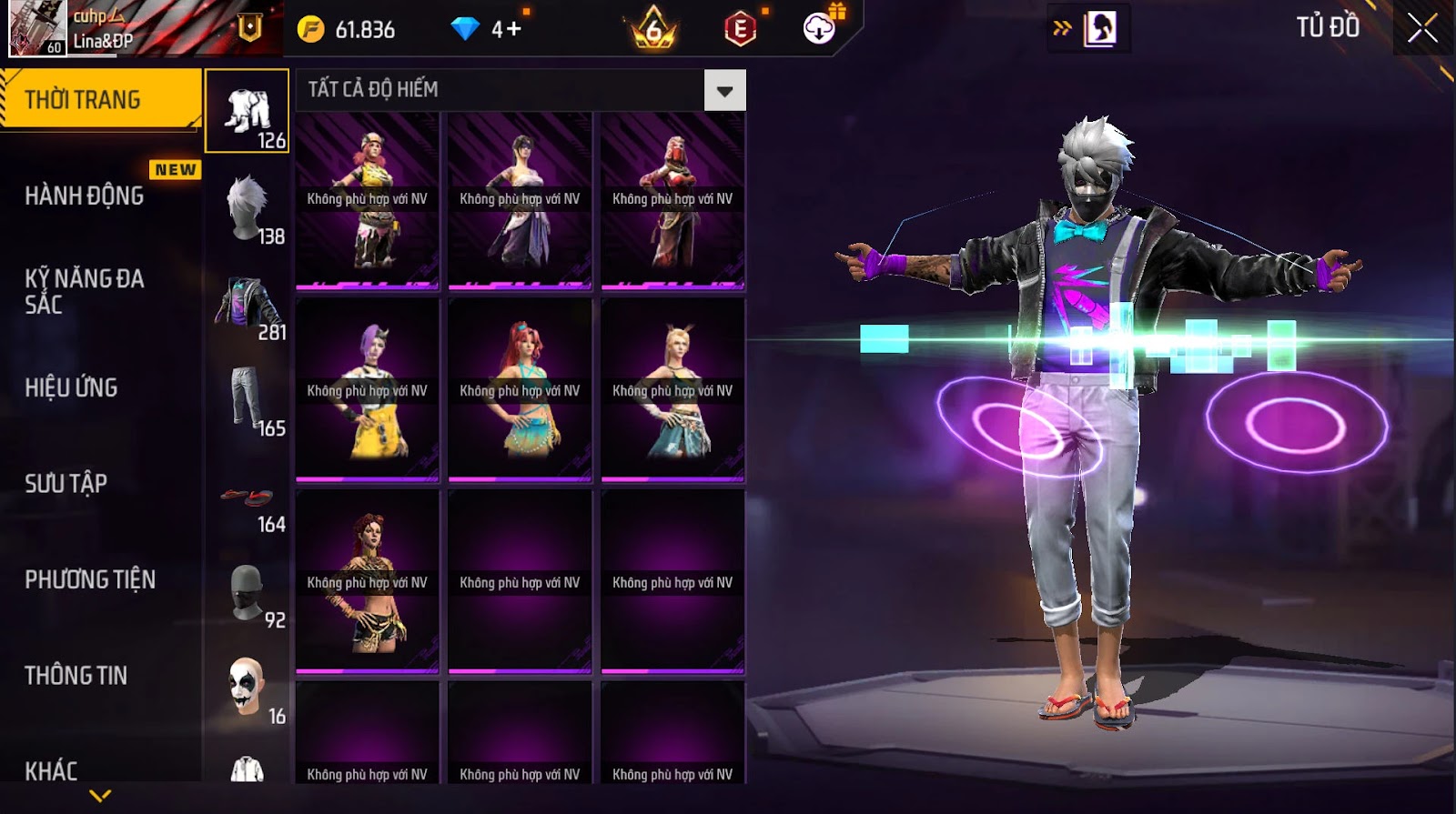1456x814 pixels.
Task: Select the hair category showing 138
Action: pyautogui.click(x=248, y=208)
